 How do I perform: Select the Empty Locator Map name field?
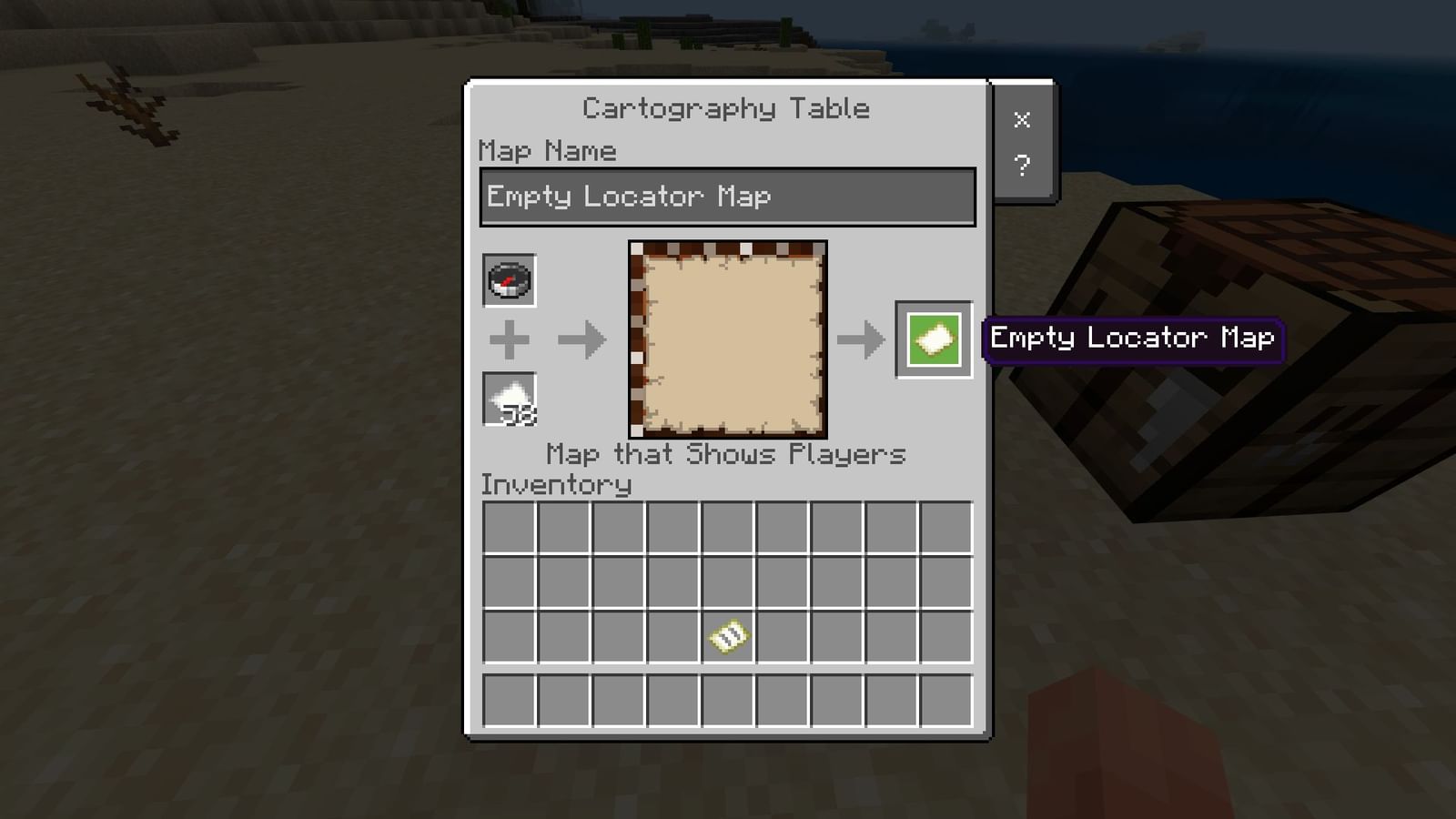(725, 196)
